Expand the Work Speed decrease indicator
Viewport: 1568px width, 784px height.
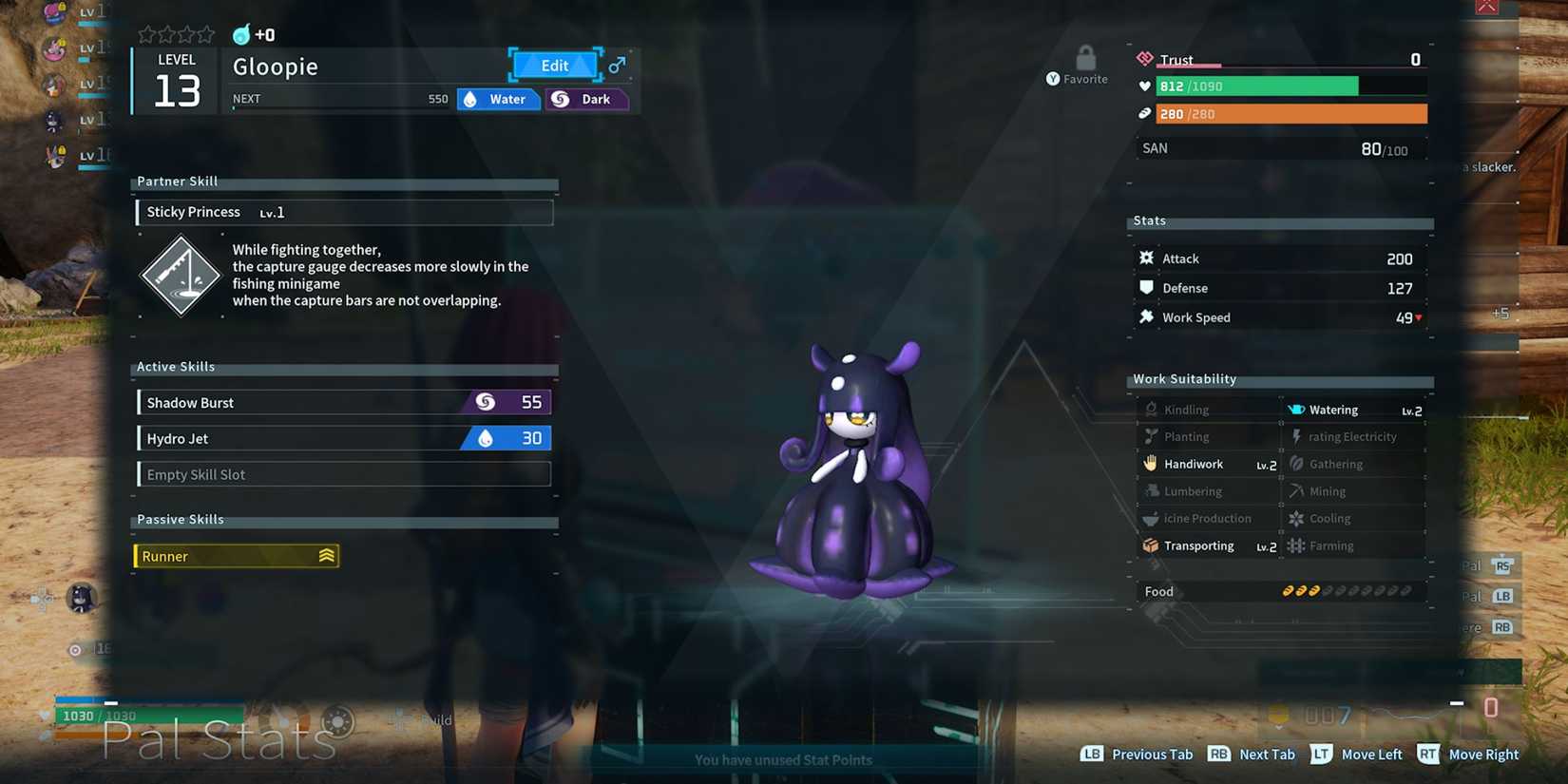1419,318
